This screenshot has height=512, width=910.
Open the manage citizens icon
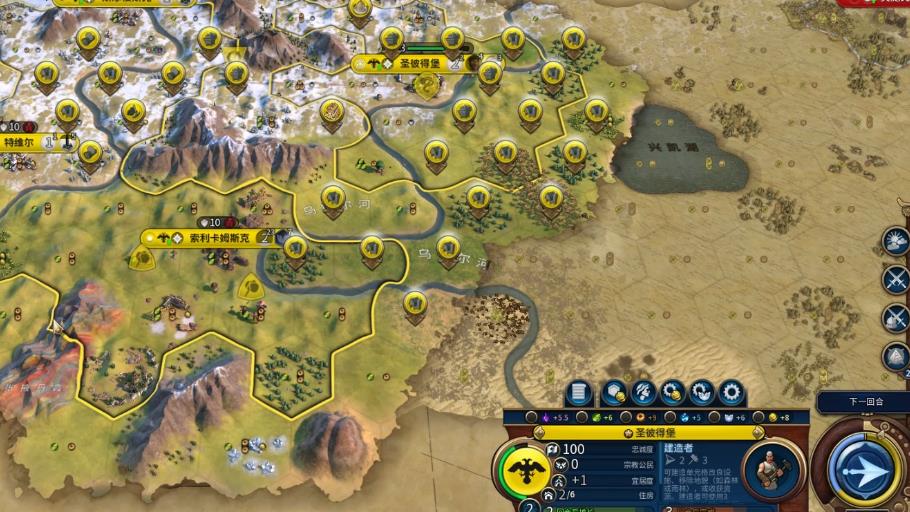pyautogui.click(x=644, y=393)
